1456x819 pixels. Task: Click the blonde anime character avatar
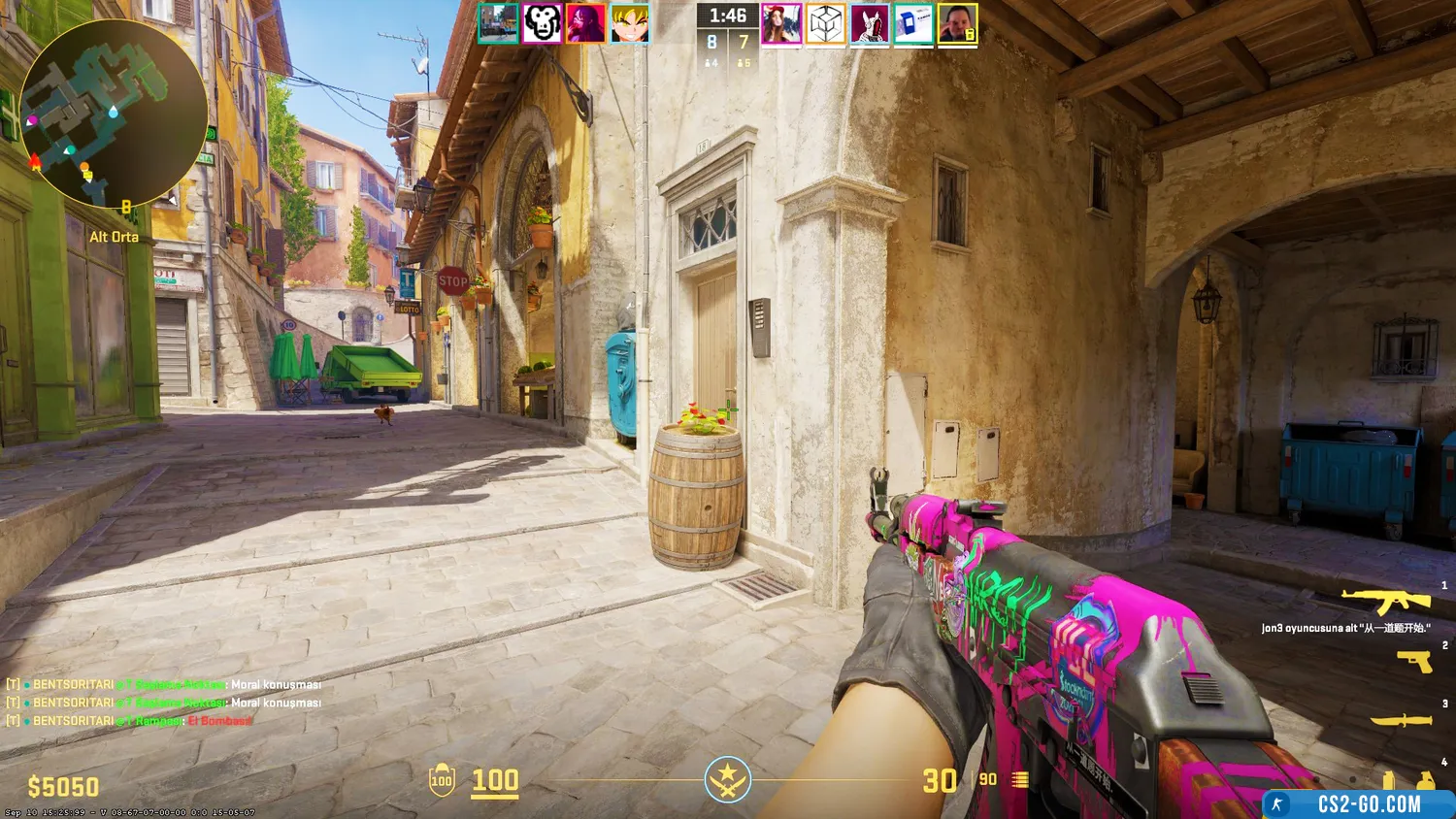pyautogui.click(x=630, y=23)
